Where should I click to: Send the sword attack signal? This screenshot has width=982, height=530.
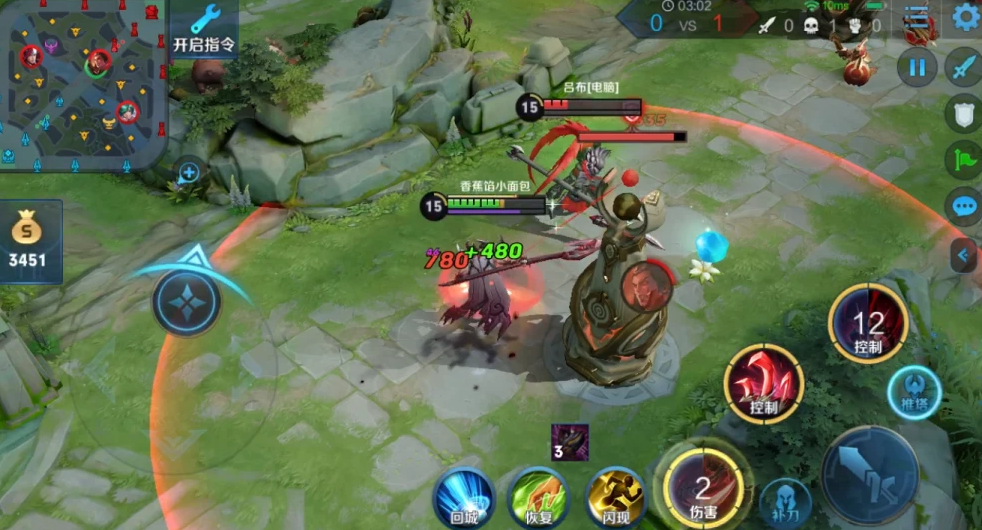(964, 68)
